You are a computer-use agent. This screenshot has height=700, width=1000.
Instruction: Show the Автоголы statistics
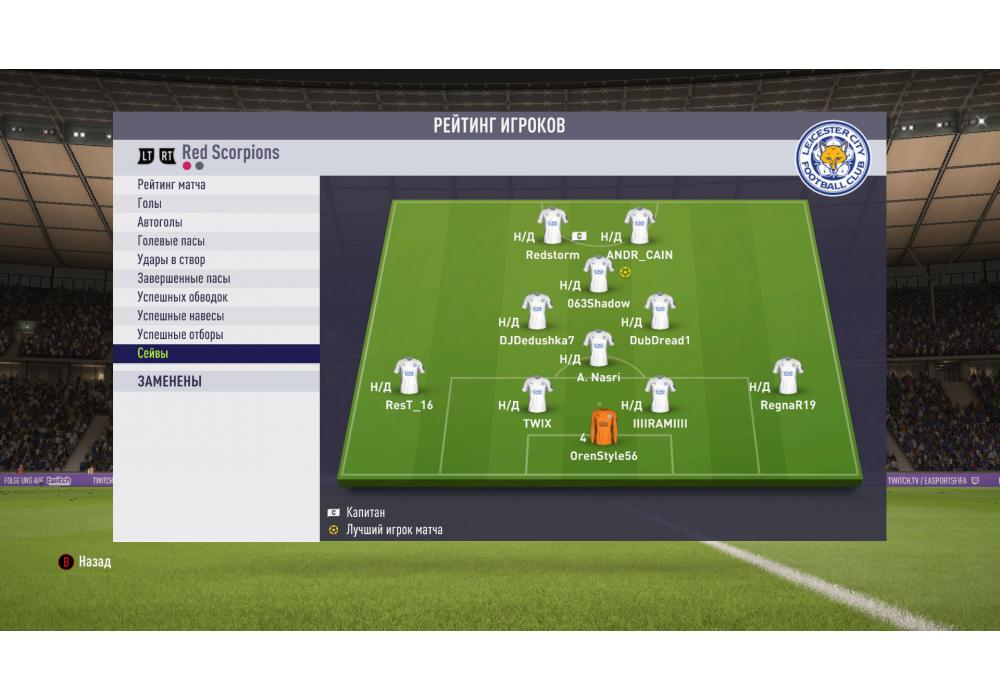216,222
